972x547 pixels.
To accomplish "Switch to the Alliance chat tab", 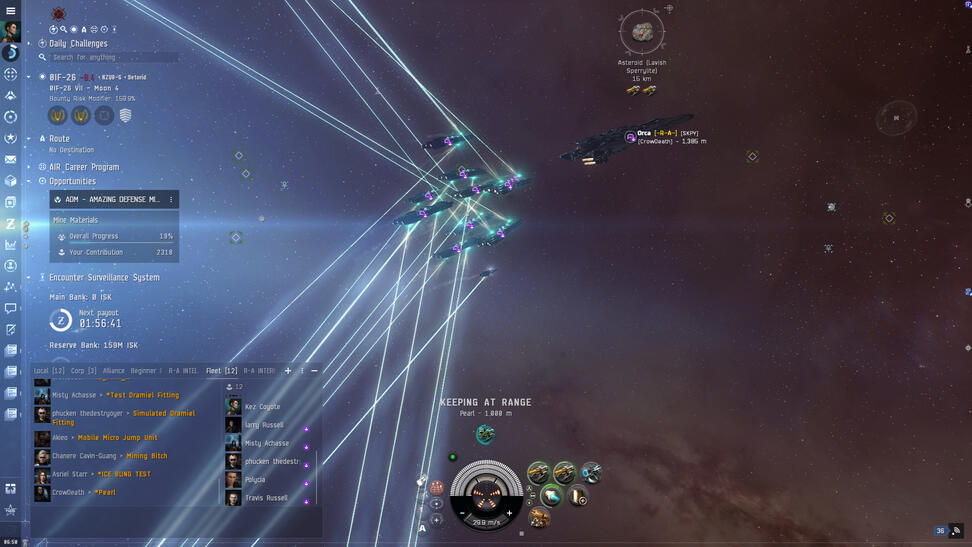I will 114,371.
